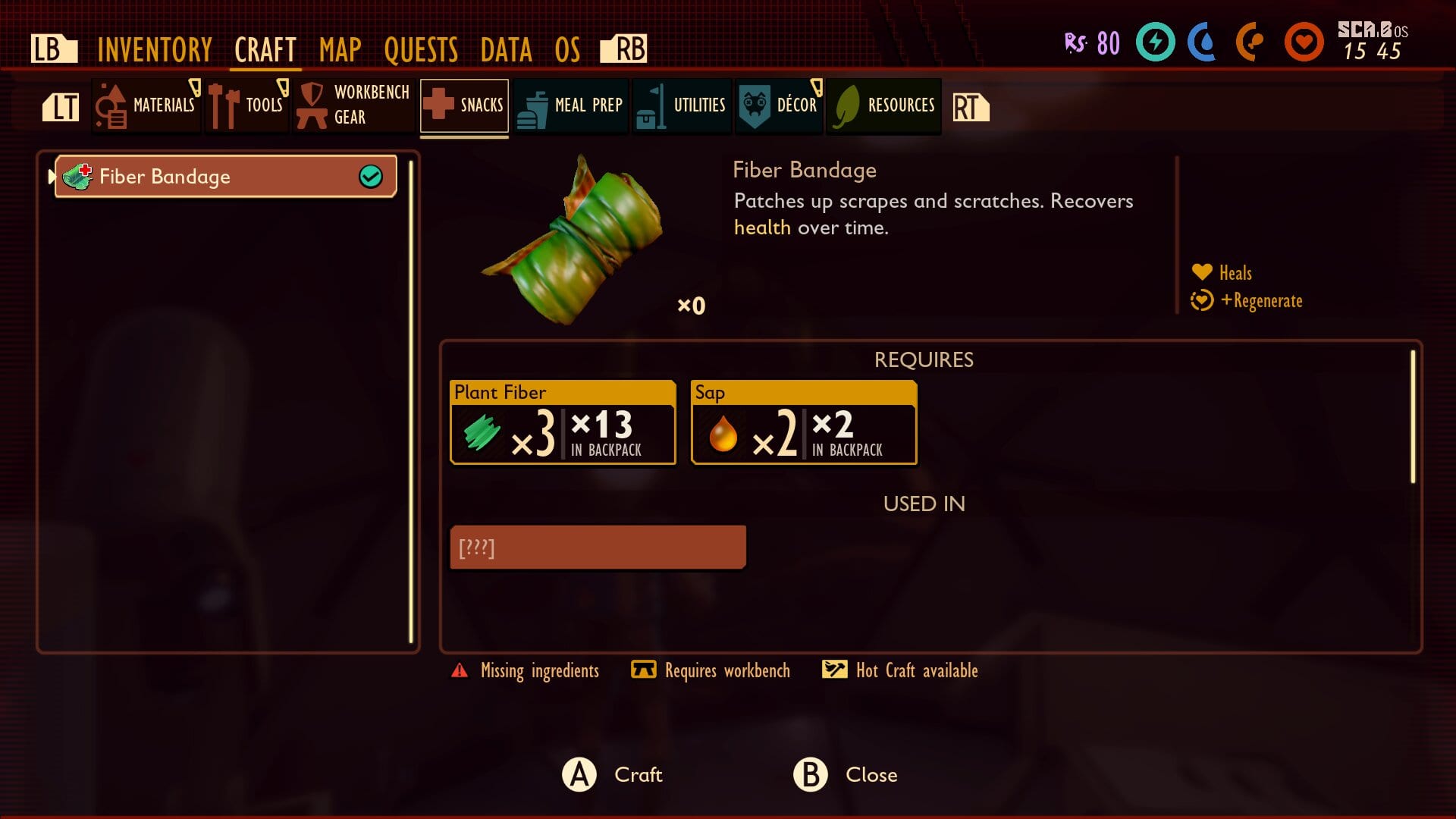Go to the Quests tab
Viewport: 1456px width, 819px height.
click(421, 50)
